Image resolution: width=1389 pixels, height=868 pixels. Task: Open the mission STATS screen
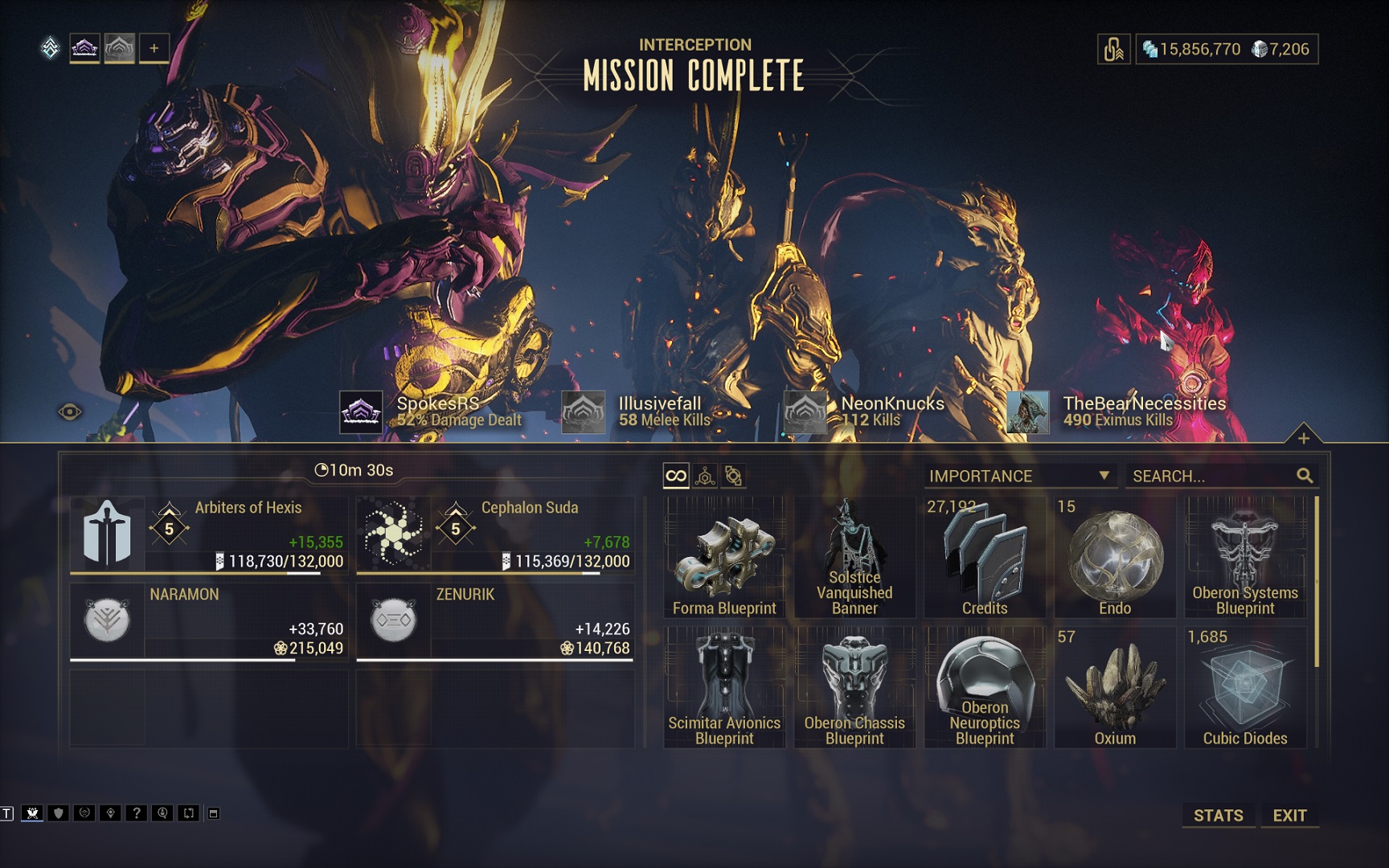coord(1218,815)
